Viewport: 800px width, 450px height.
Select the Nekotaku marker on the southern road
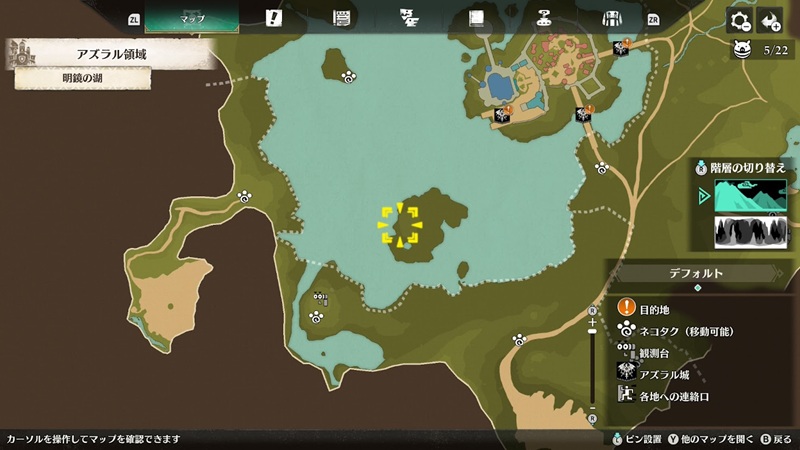[x=519, y=340]
